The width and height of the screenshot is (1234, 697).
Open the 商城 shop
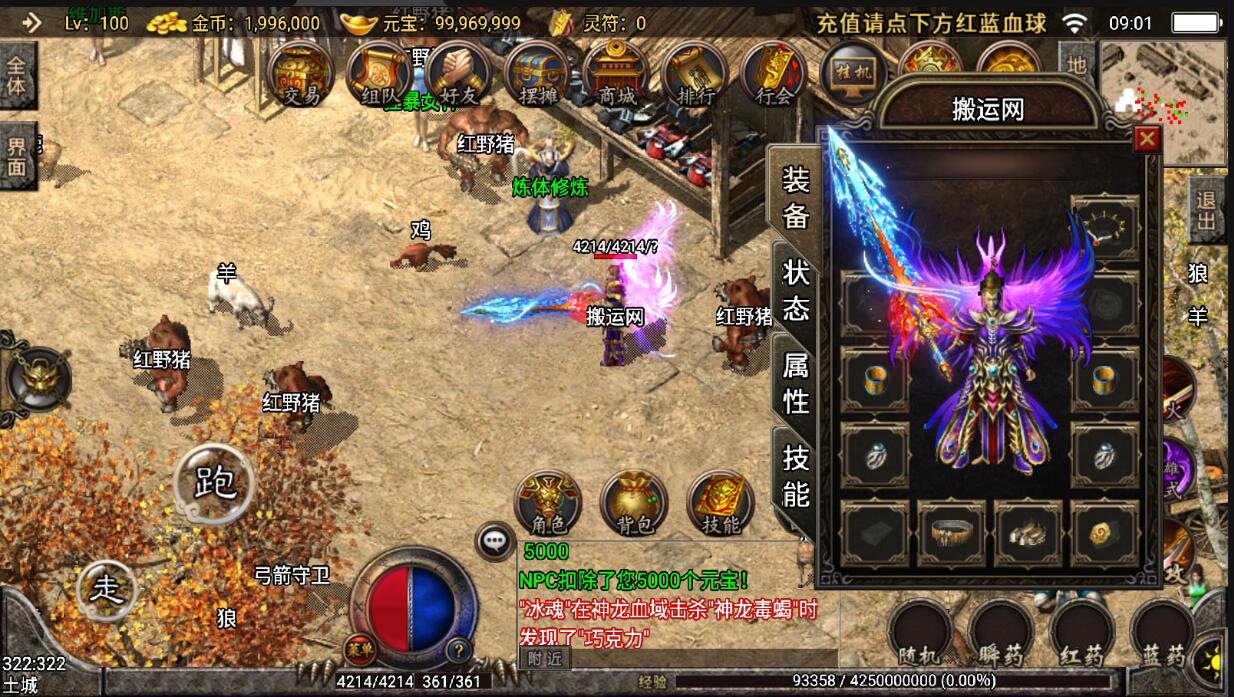click(x=616, y=75)
